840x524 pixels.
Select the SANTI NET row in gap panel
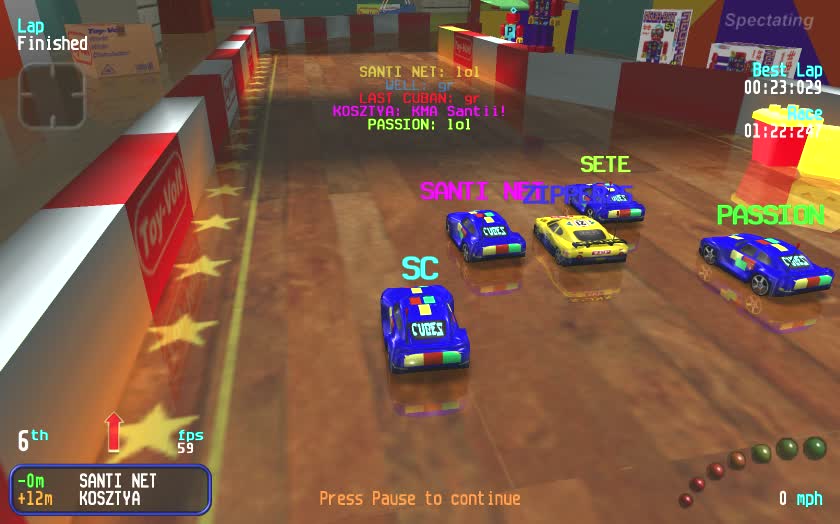(x=110, y=481)
